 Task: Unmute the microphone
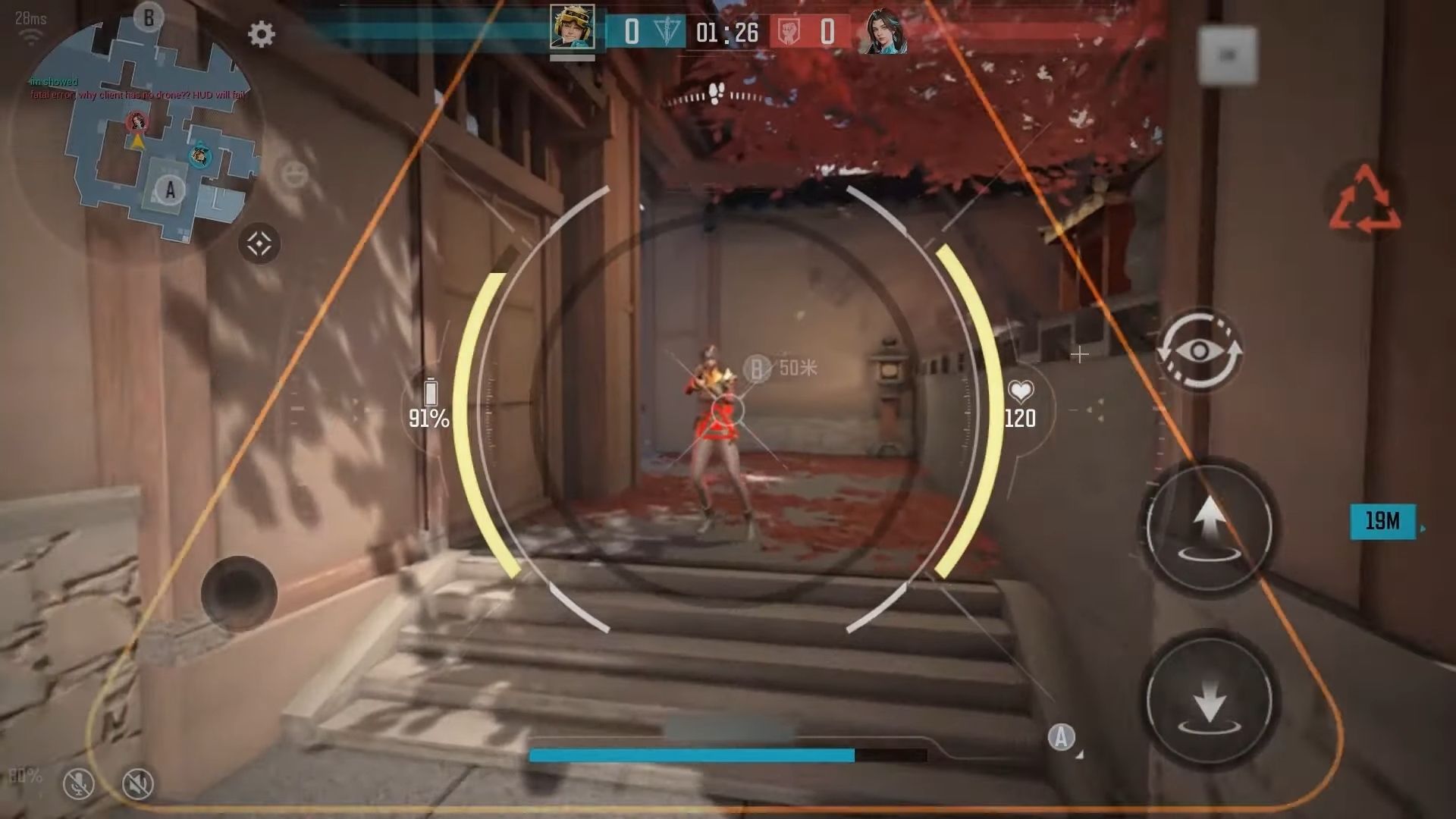pyautogui.click(x=80, y=783)
